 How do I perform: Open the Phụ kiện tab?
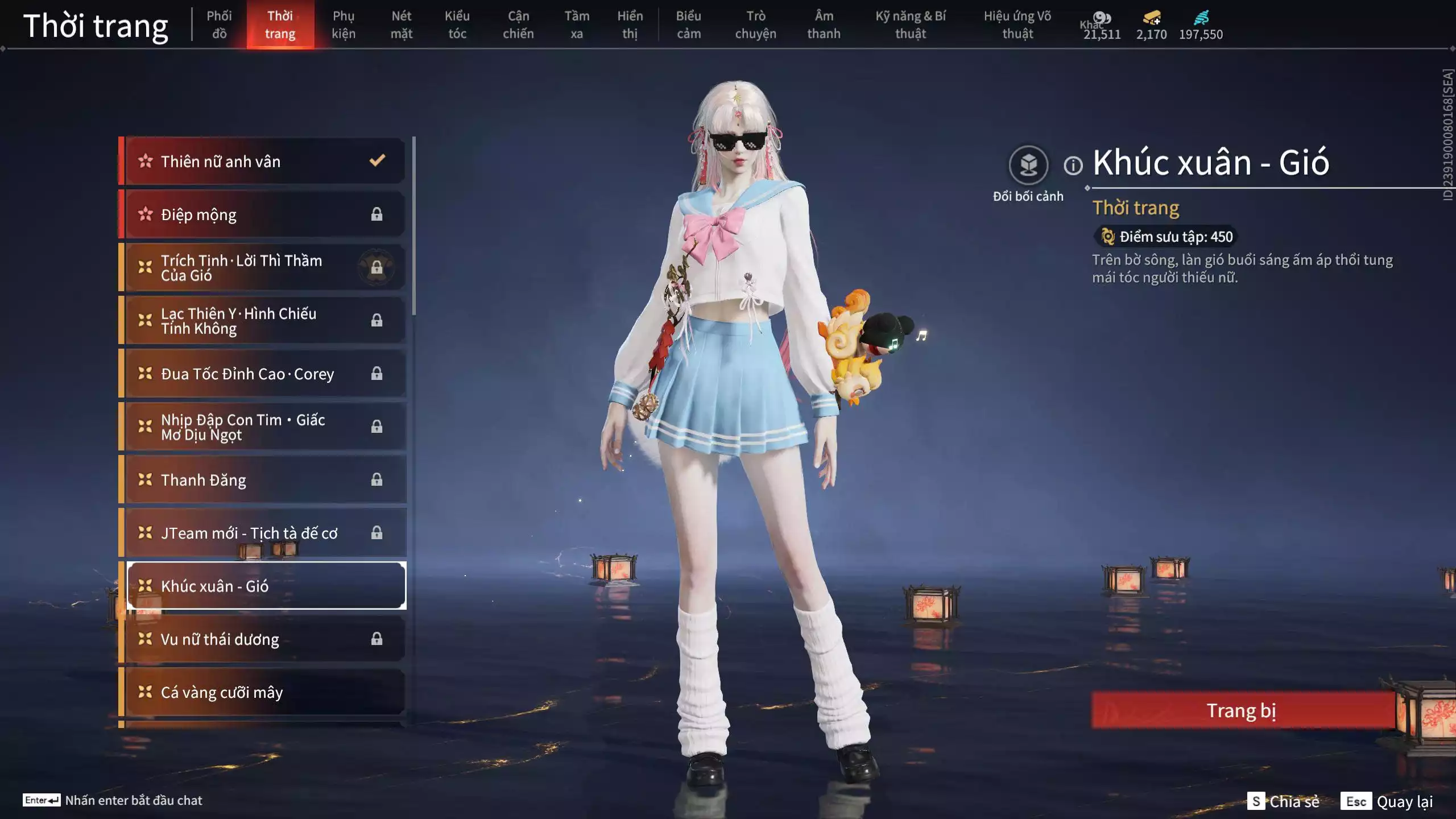(x=344, y=25)
